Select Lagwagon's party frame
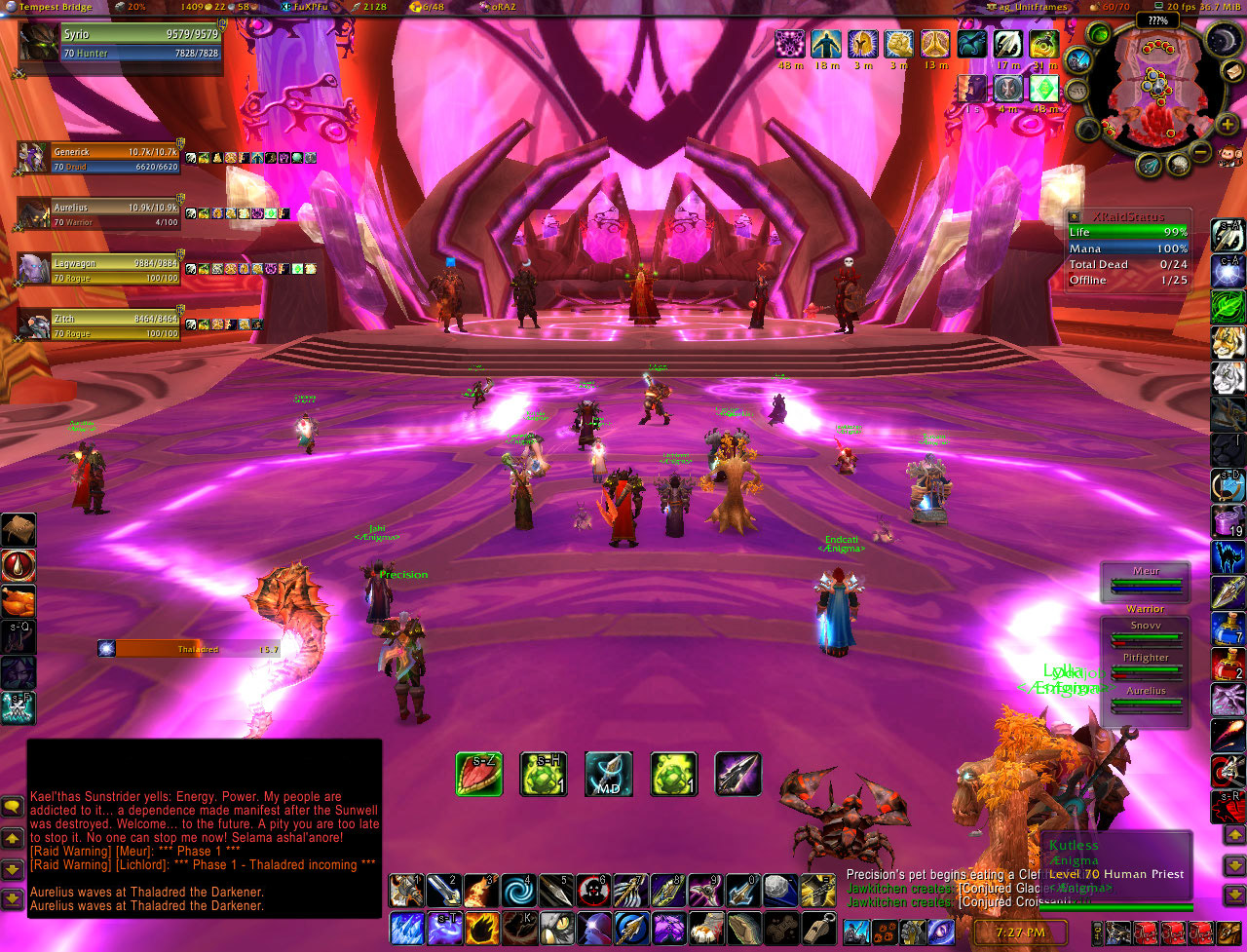The height and width of the screenshot is (952, 1247). (99, 268)
